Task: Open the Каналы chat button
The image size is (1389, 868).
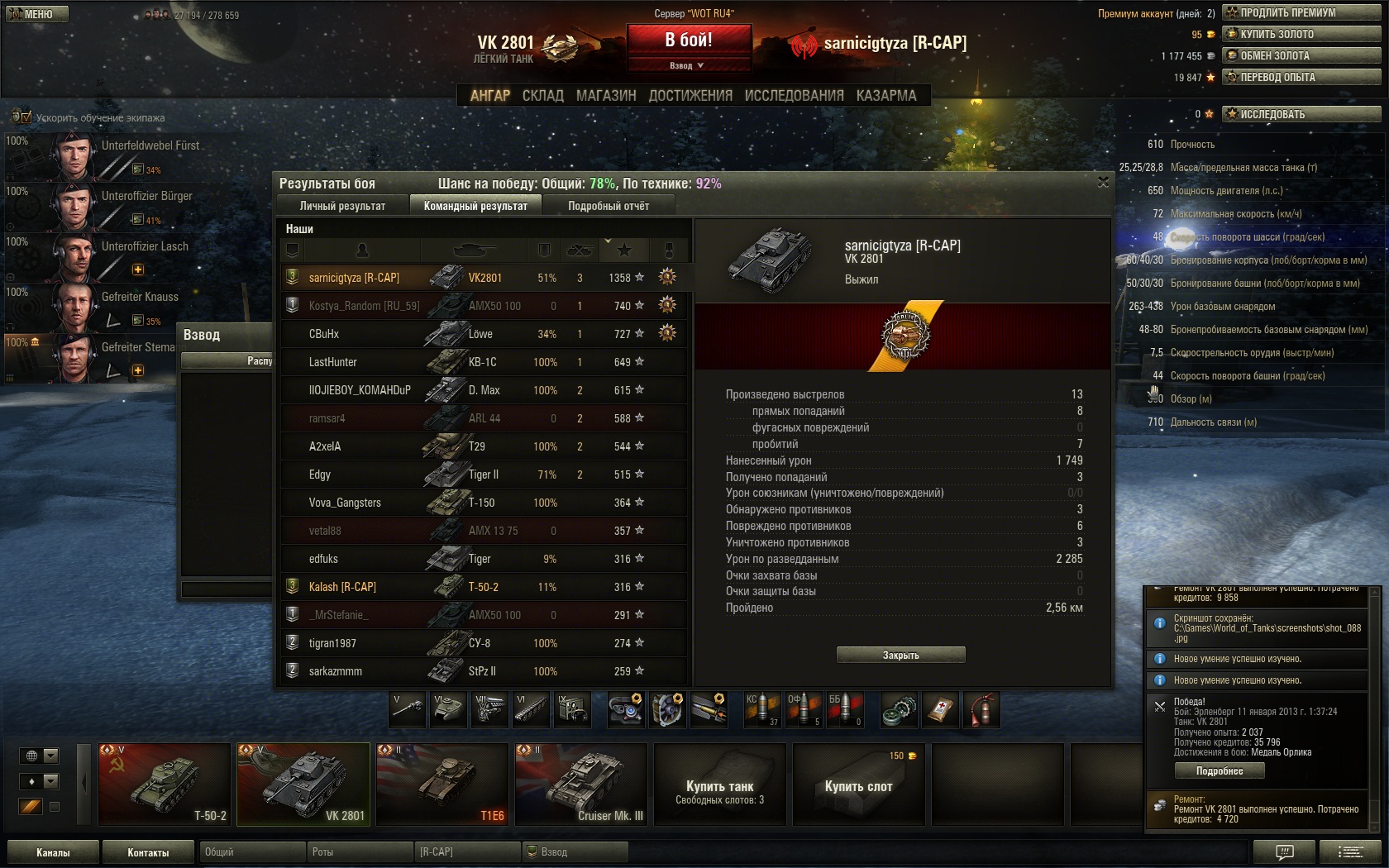Action: 53,852
